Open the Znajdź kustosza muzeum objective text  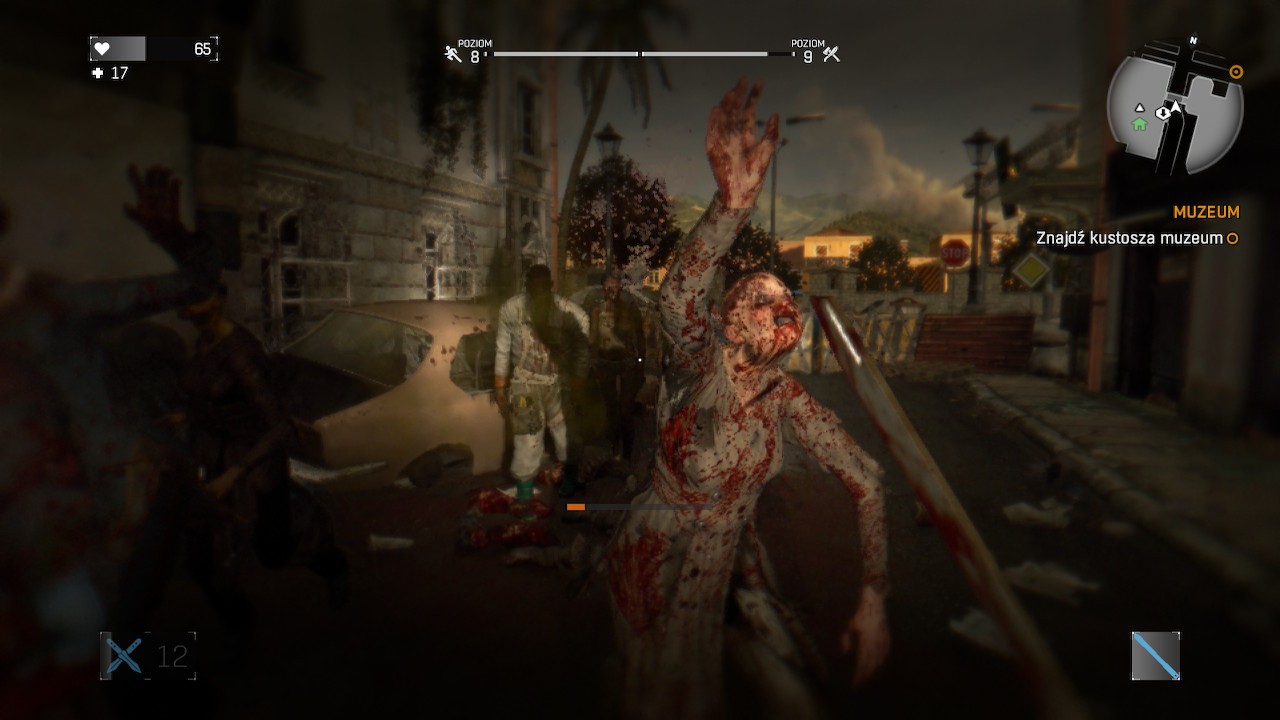(x=1128, y=238)
